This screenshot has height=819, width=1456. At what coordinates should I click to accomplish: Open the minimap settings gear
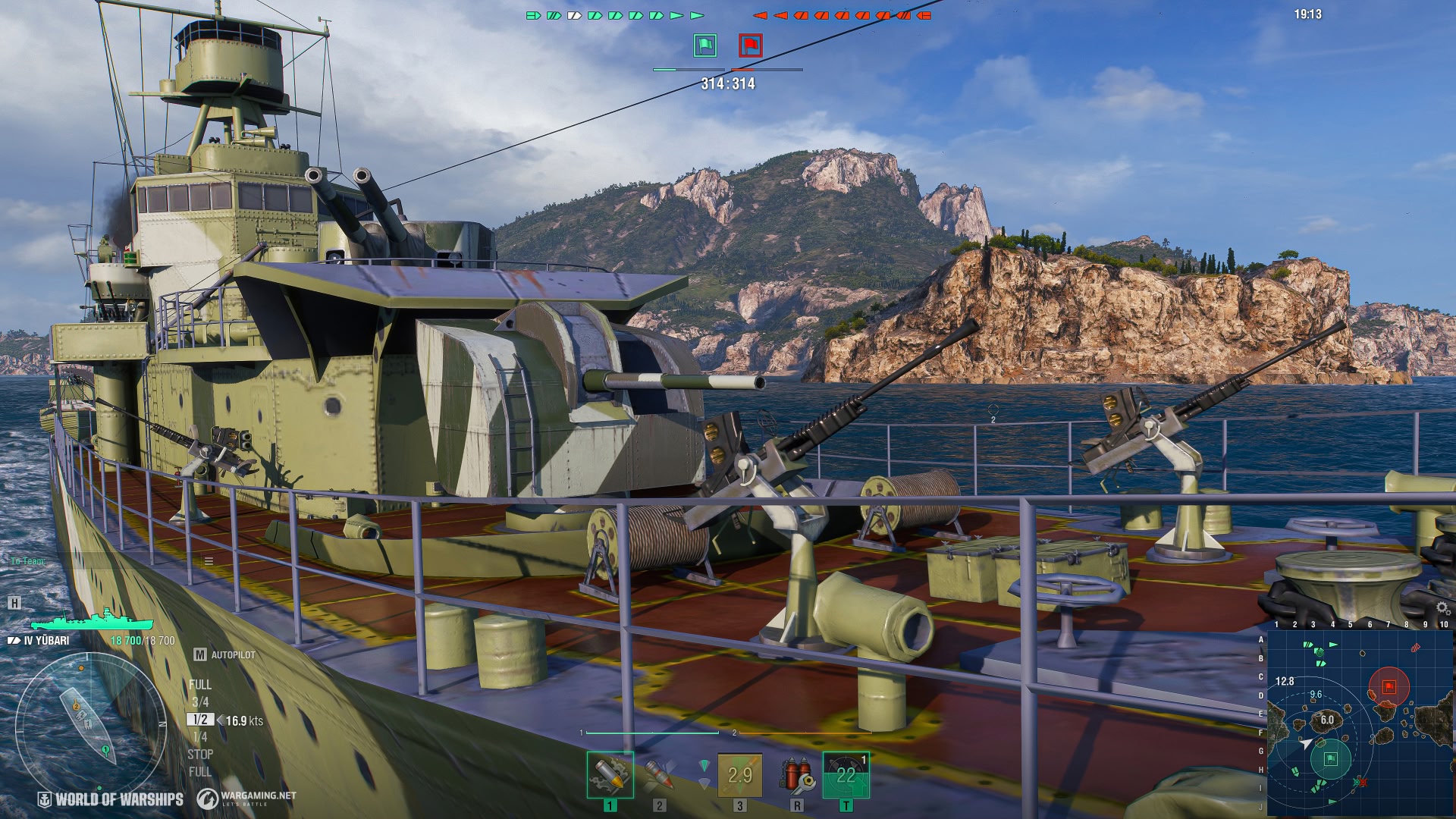tap(1442, 608)
